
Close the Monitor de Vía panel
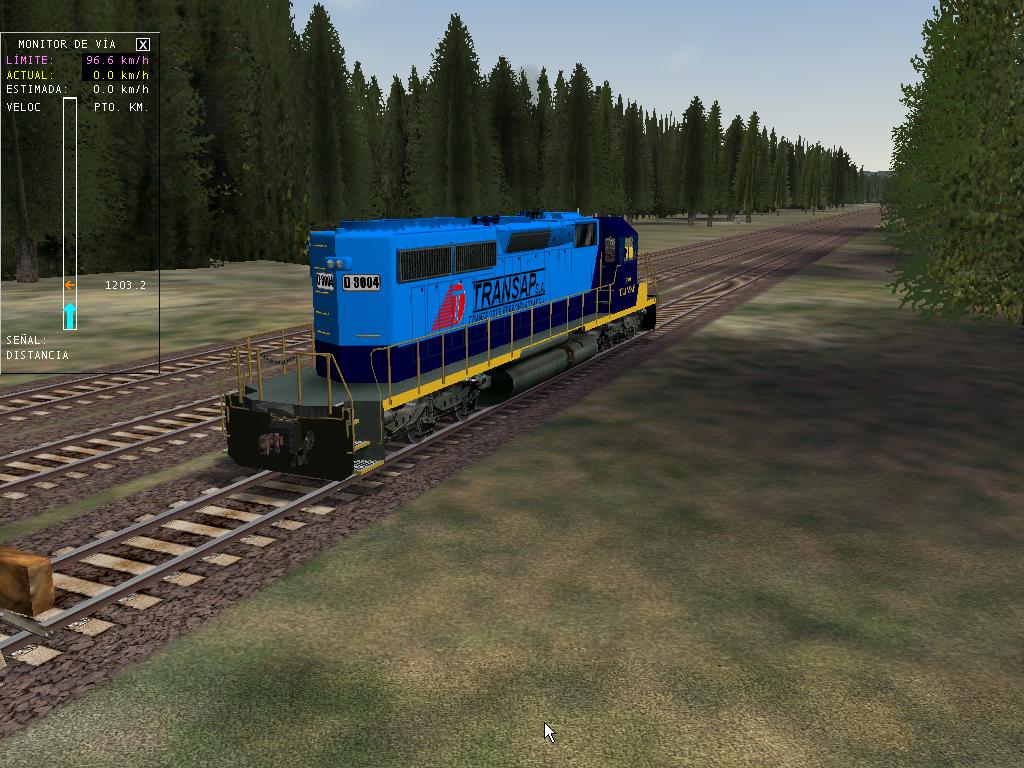pos(143,44)
